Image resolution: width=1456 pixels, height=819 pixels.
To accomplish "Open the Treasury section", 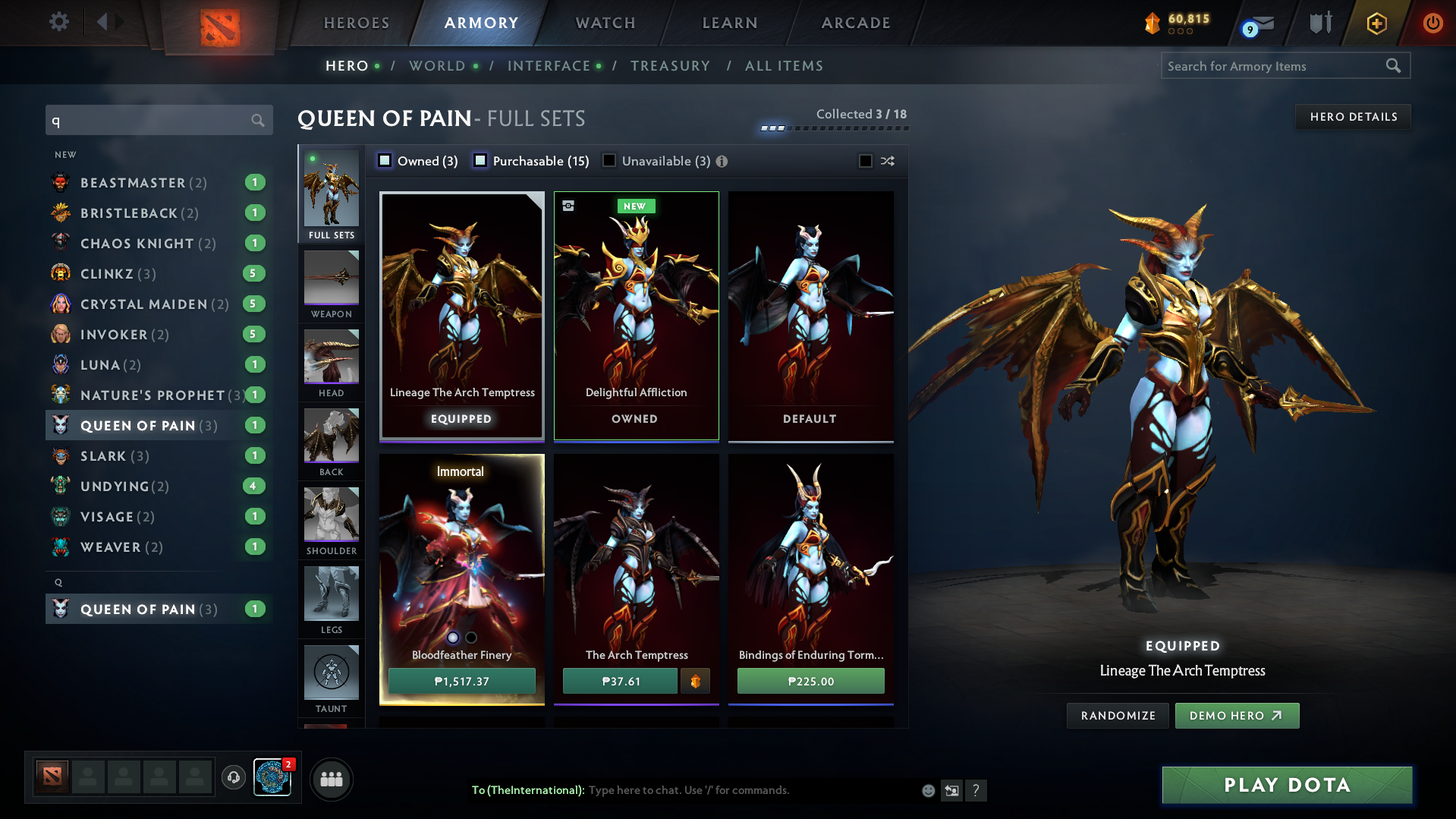I will pos(671,66).
